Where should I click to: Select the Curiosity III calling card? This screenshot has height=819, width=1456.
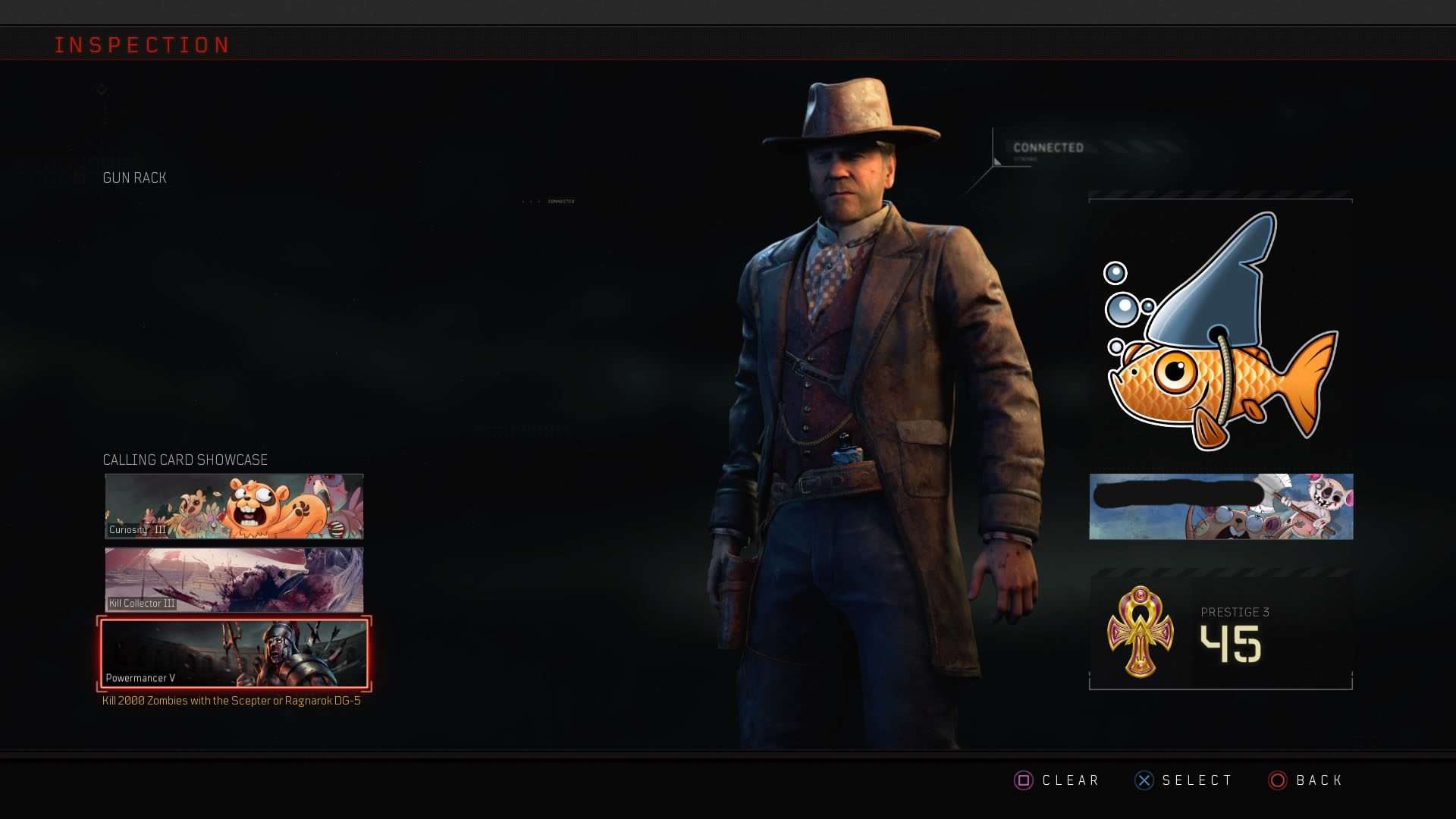[234, 507]
